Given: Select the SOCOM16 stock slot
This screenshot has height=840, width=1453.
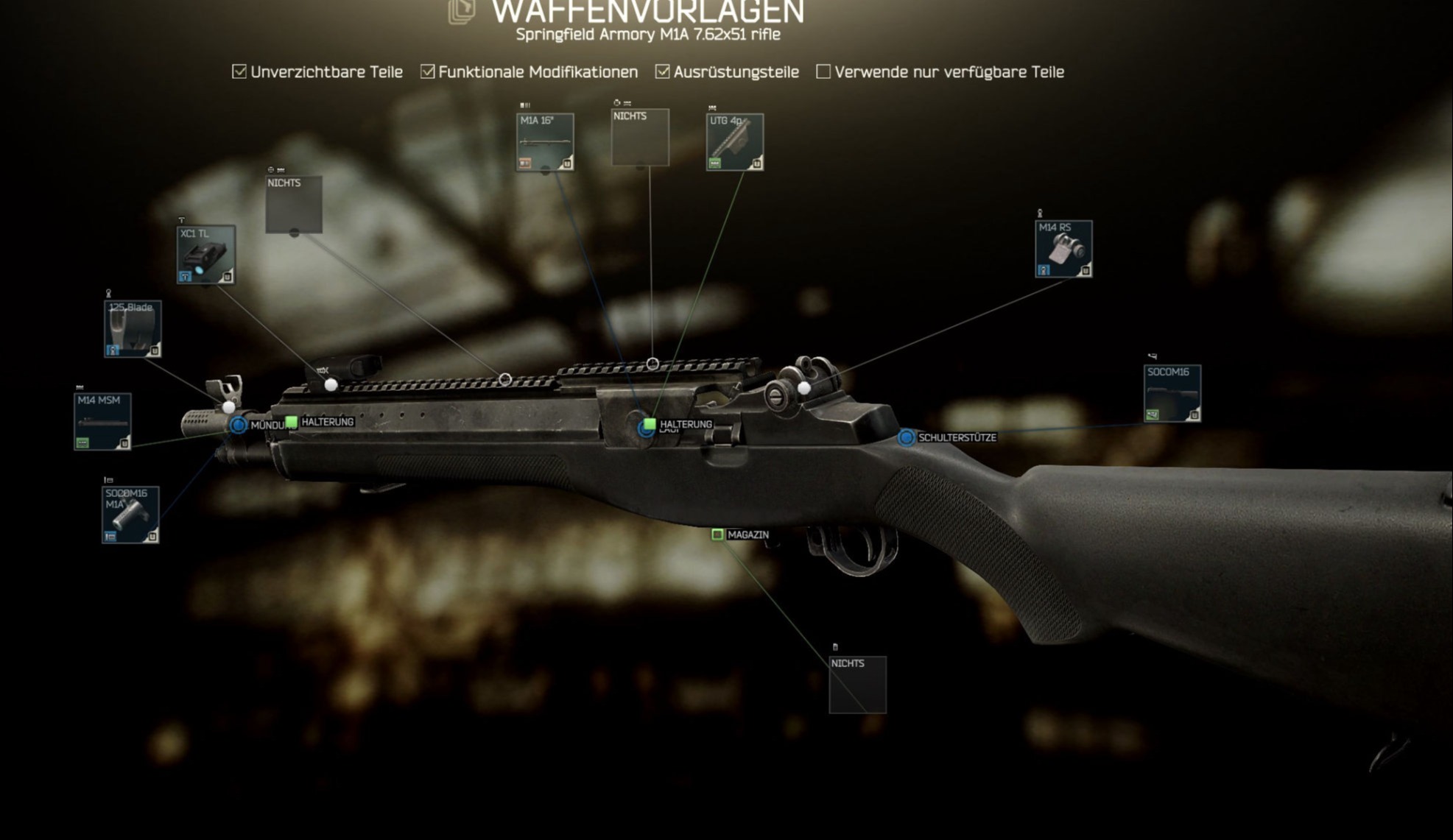Looking at the screenshot, I should [1172, 393].
